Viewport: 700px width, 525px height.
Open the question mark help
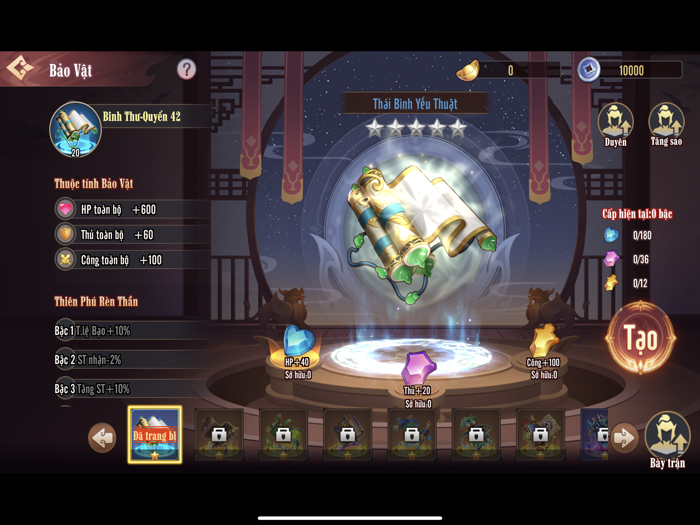click(186, 69)
